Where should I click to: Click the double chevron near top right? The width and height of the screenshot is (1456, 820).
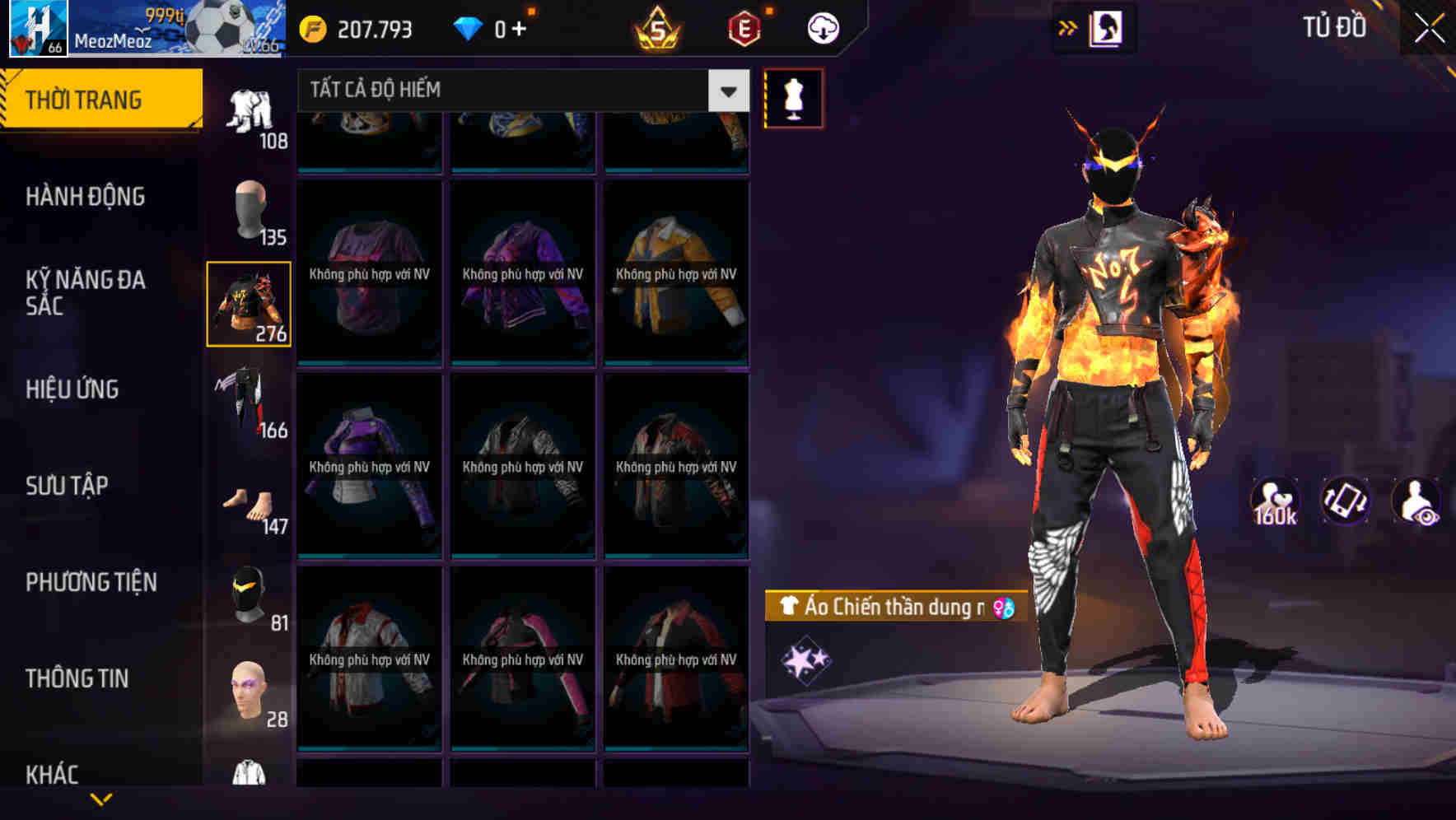(x=1067, y=26)
